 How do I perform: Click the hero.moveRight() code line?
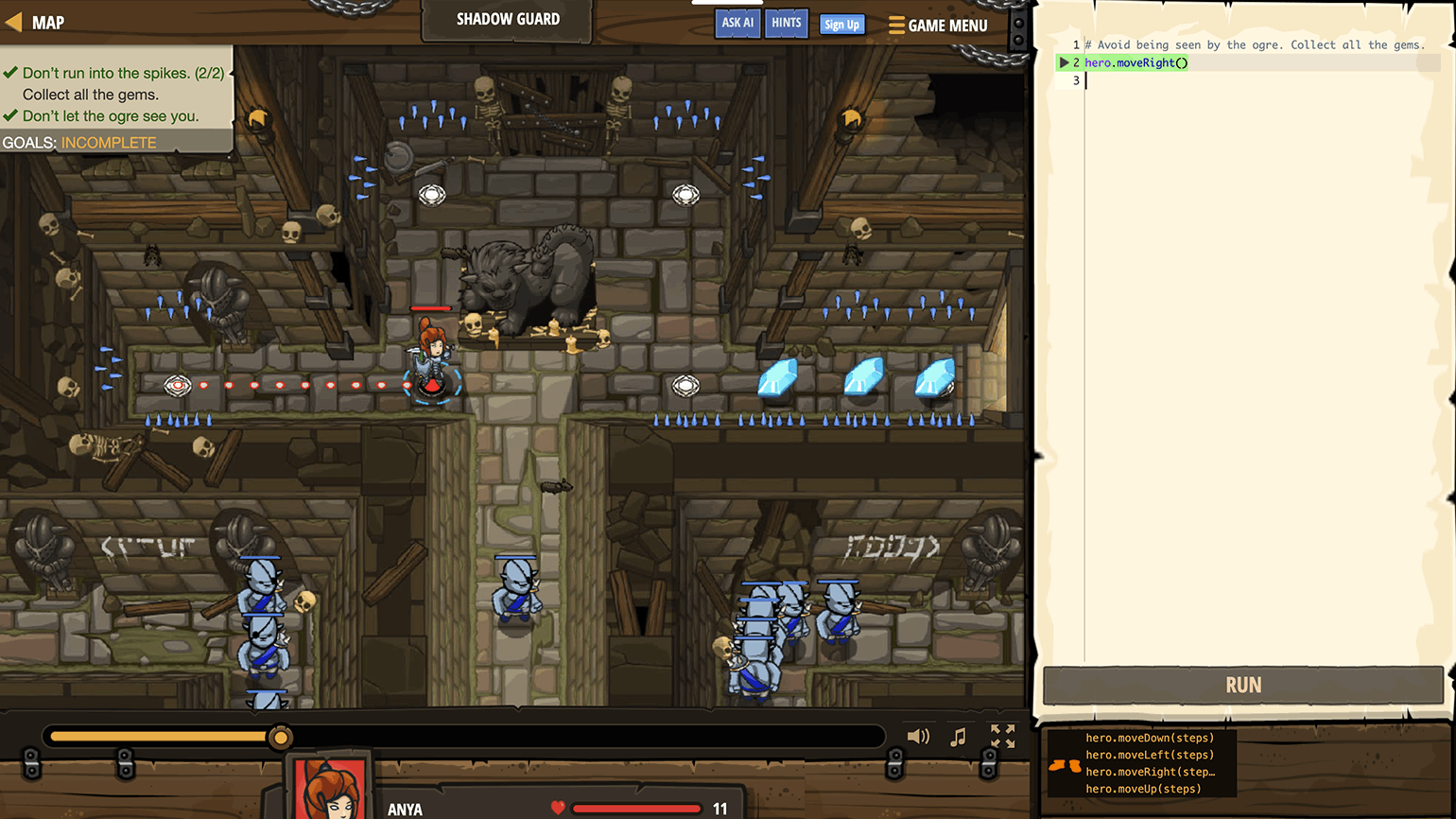click(x=1135, y=62)
